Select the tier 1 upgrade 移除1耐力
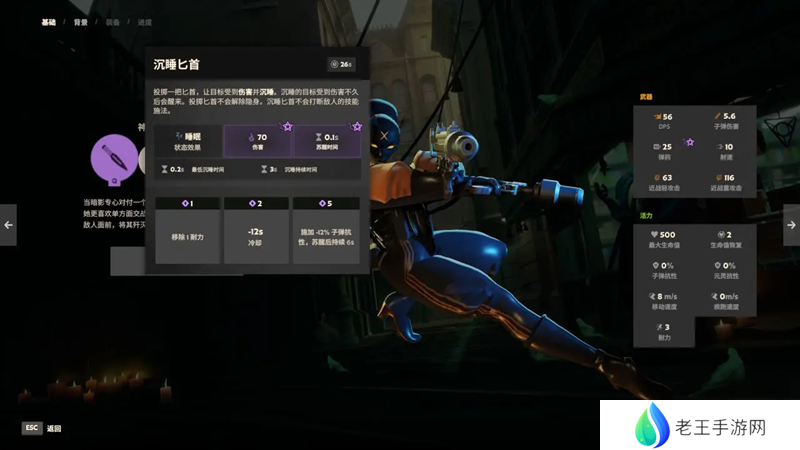 point(188,230)
